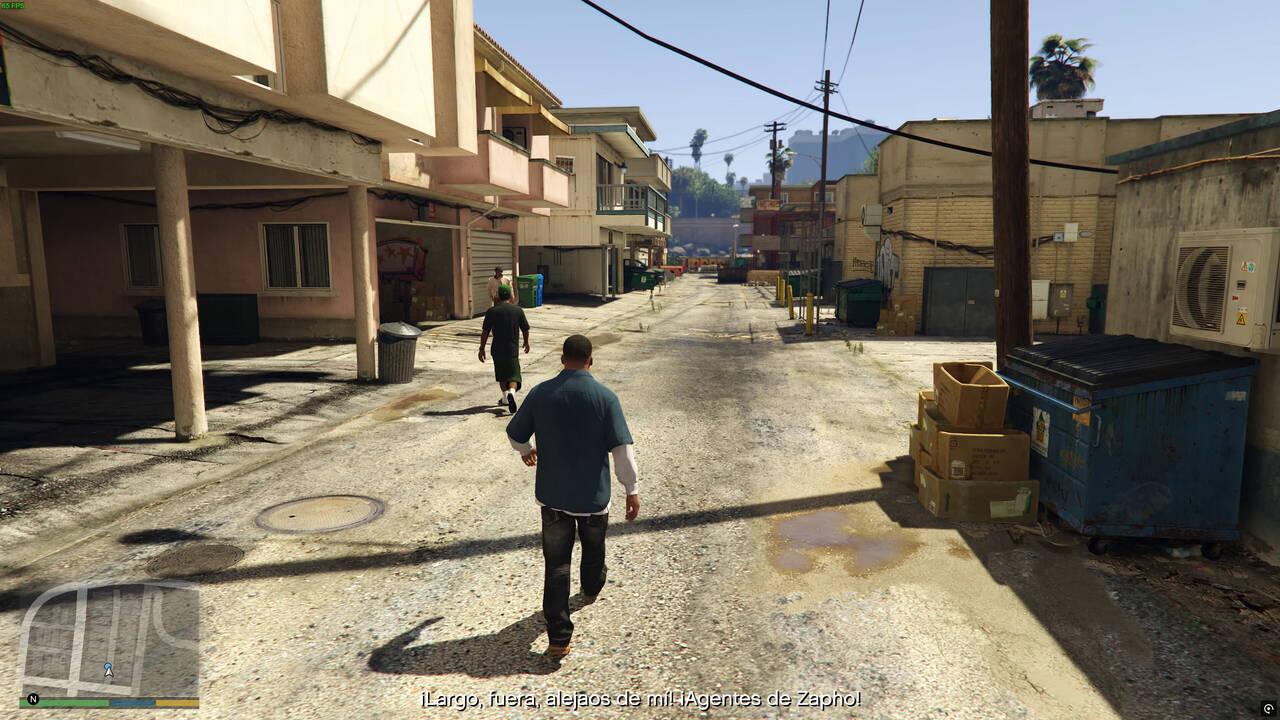Viewport: 1280px width, 720px height.
Task: Click the blue armor segment of the HUD bar
Action: 131,702
